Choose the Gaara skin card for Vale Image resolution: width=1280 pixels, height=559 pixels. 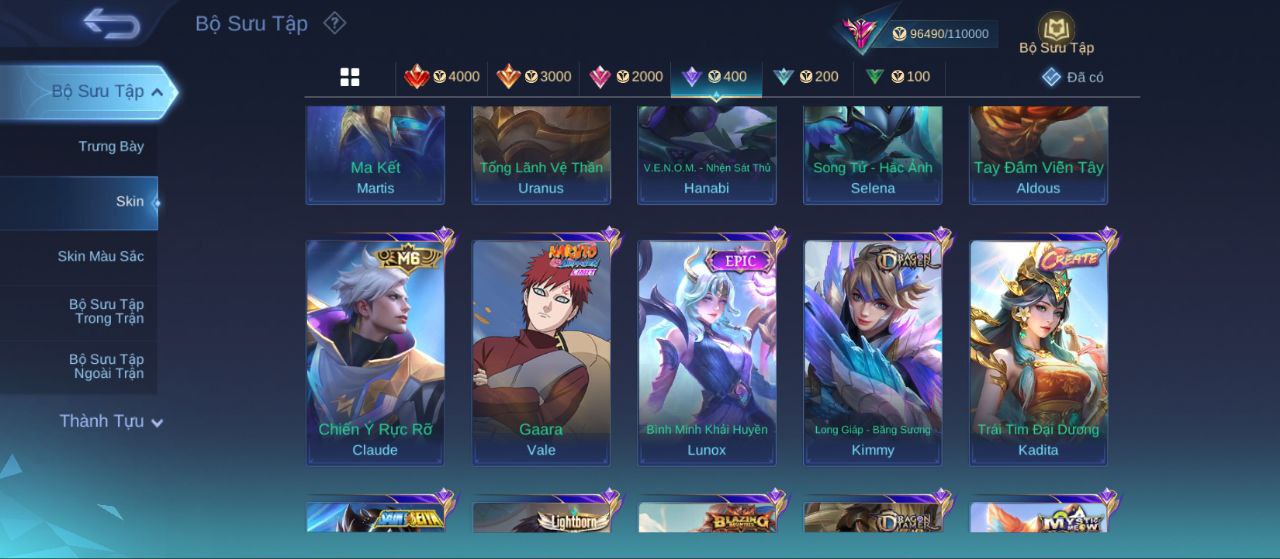tap(541, 352)
